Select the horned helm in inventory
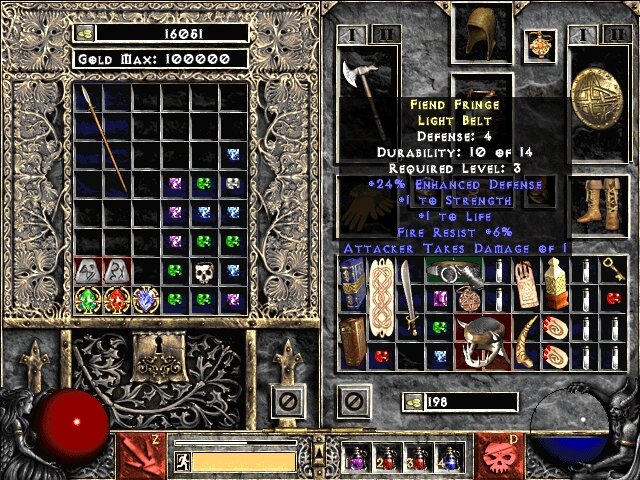Image resolution: width=640 pixels, height=480 pixels. pos(483,344)
